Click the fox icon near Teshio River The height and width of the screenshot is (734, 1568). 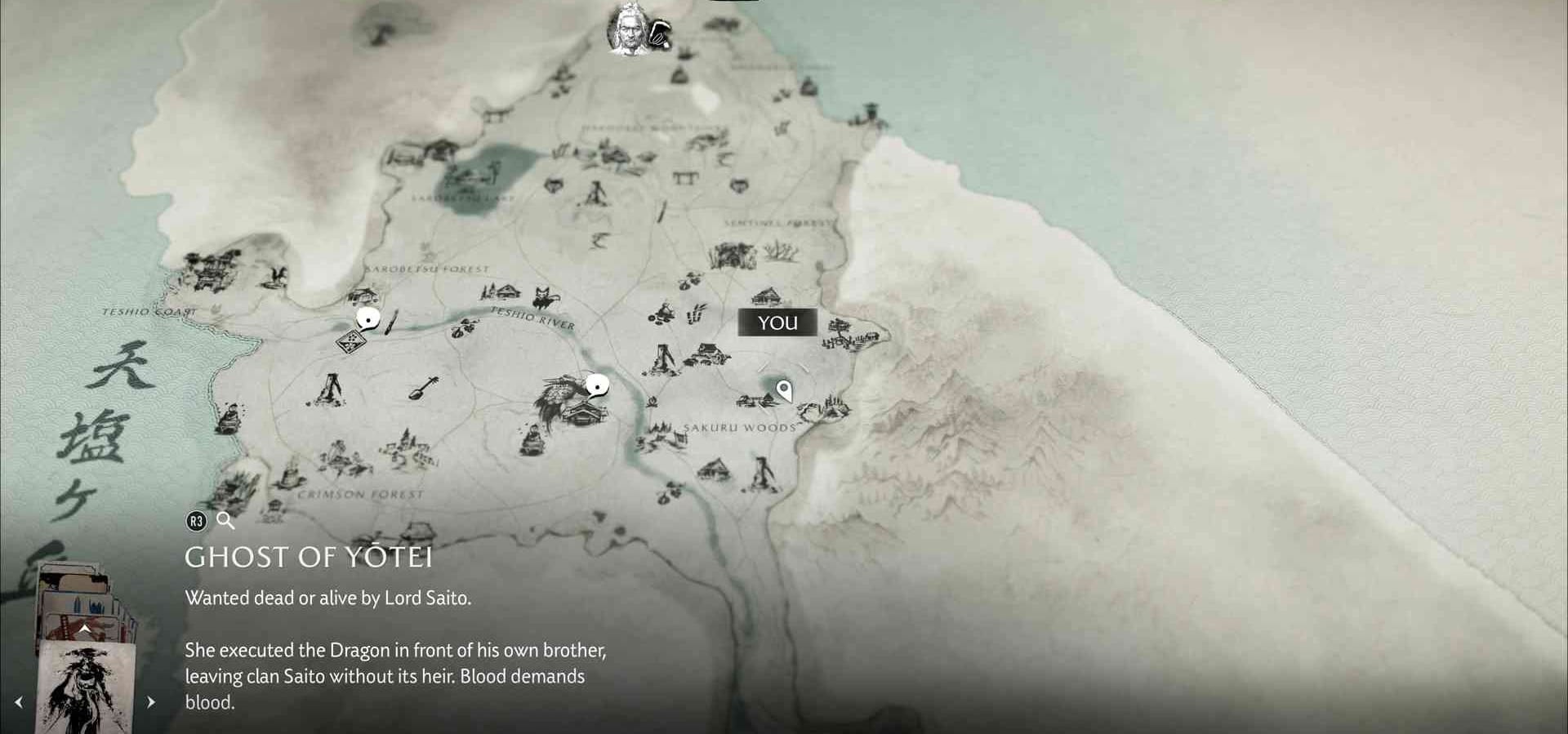[x=545, y=297]
